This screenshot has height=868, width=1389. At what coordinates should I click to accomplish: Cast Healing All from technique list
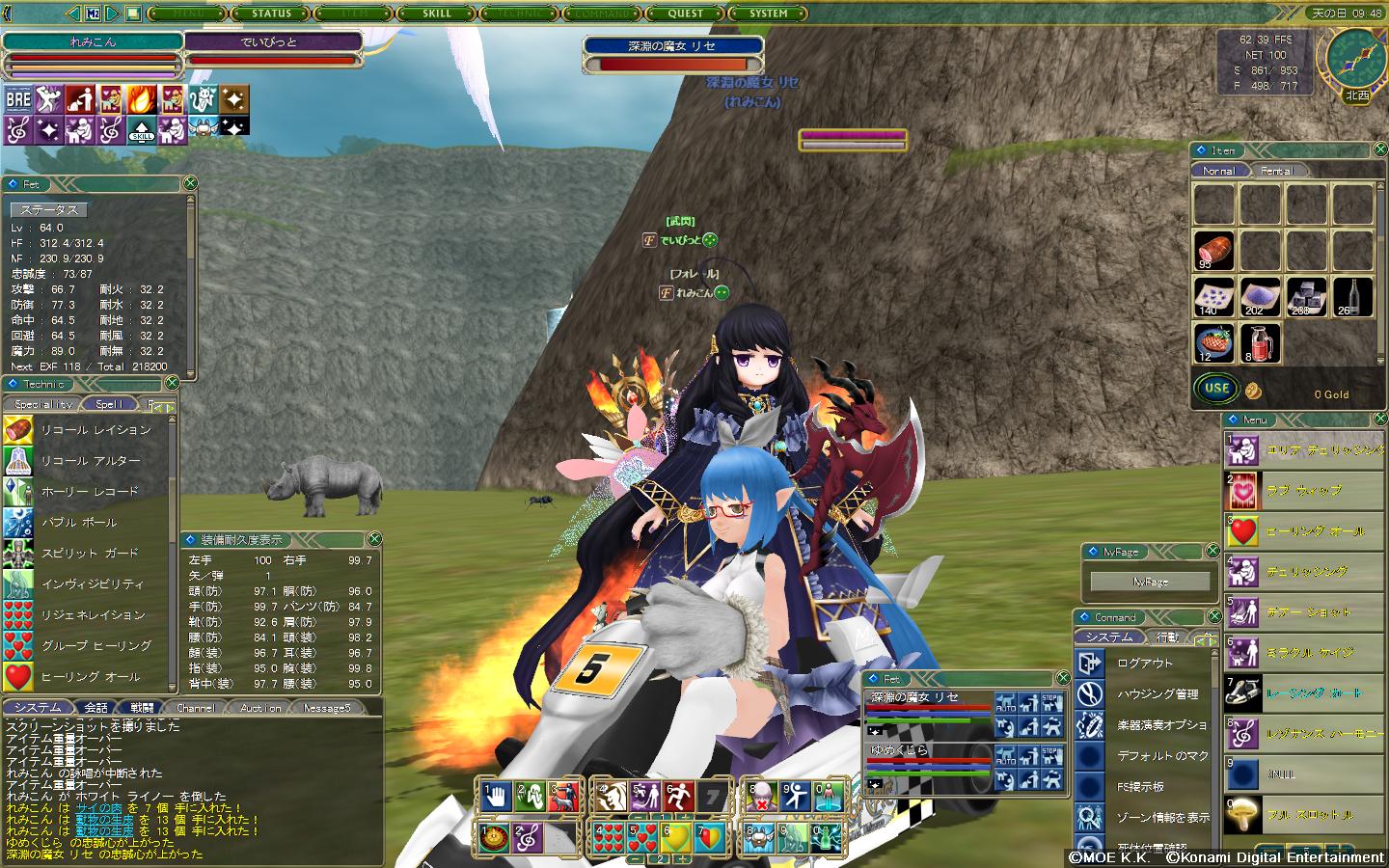tap(90, 677)
